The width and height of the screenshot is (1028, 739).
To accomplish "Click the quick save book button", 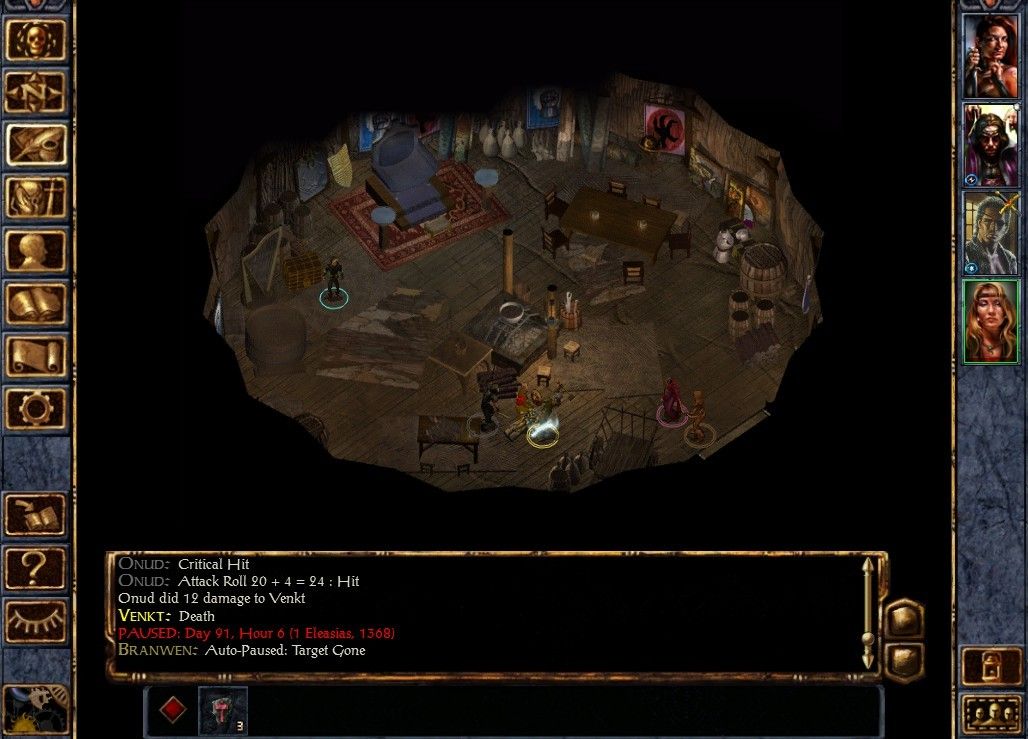I will coord(36,515).
